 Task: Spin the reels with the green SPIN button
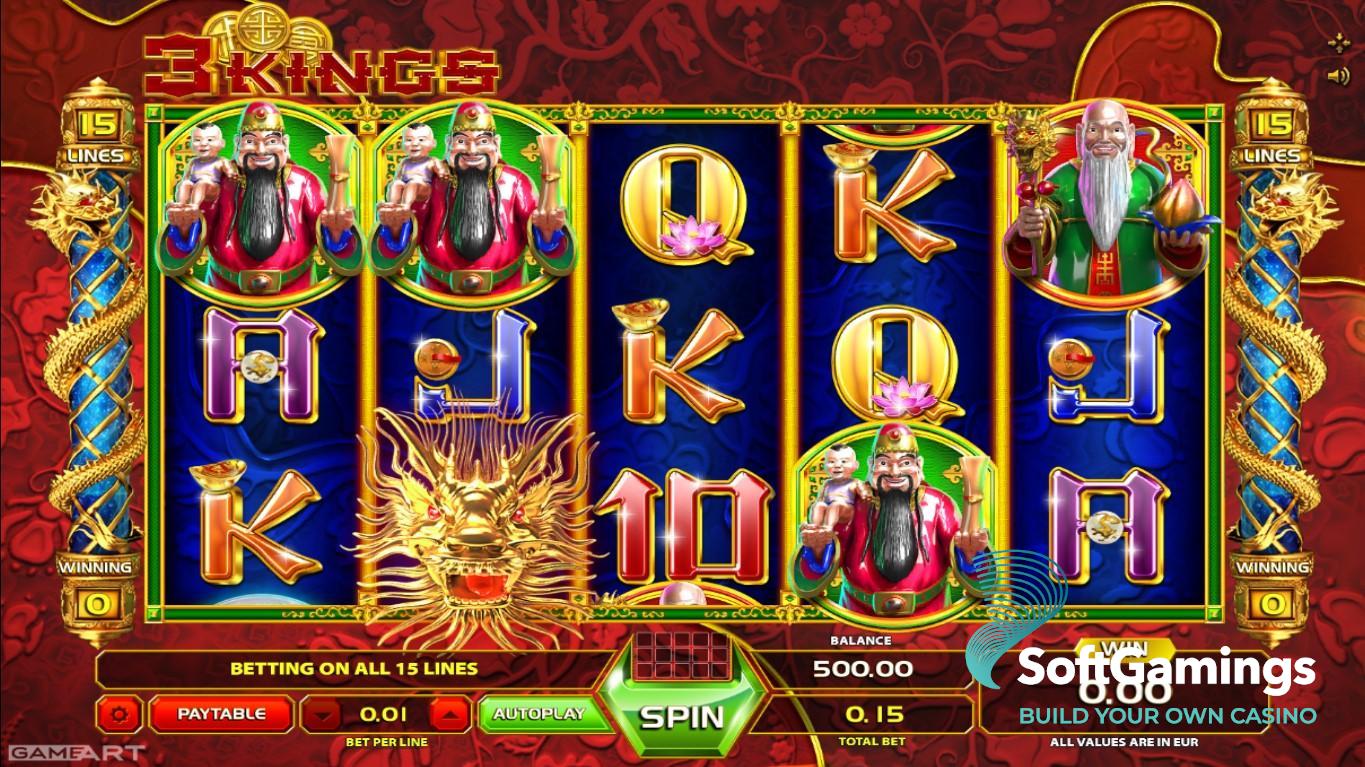[x=681, y=716]
